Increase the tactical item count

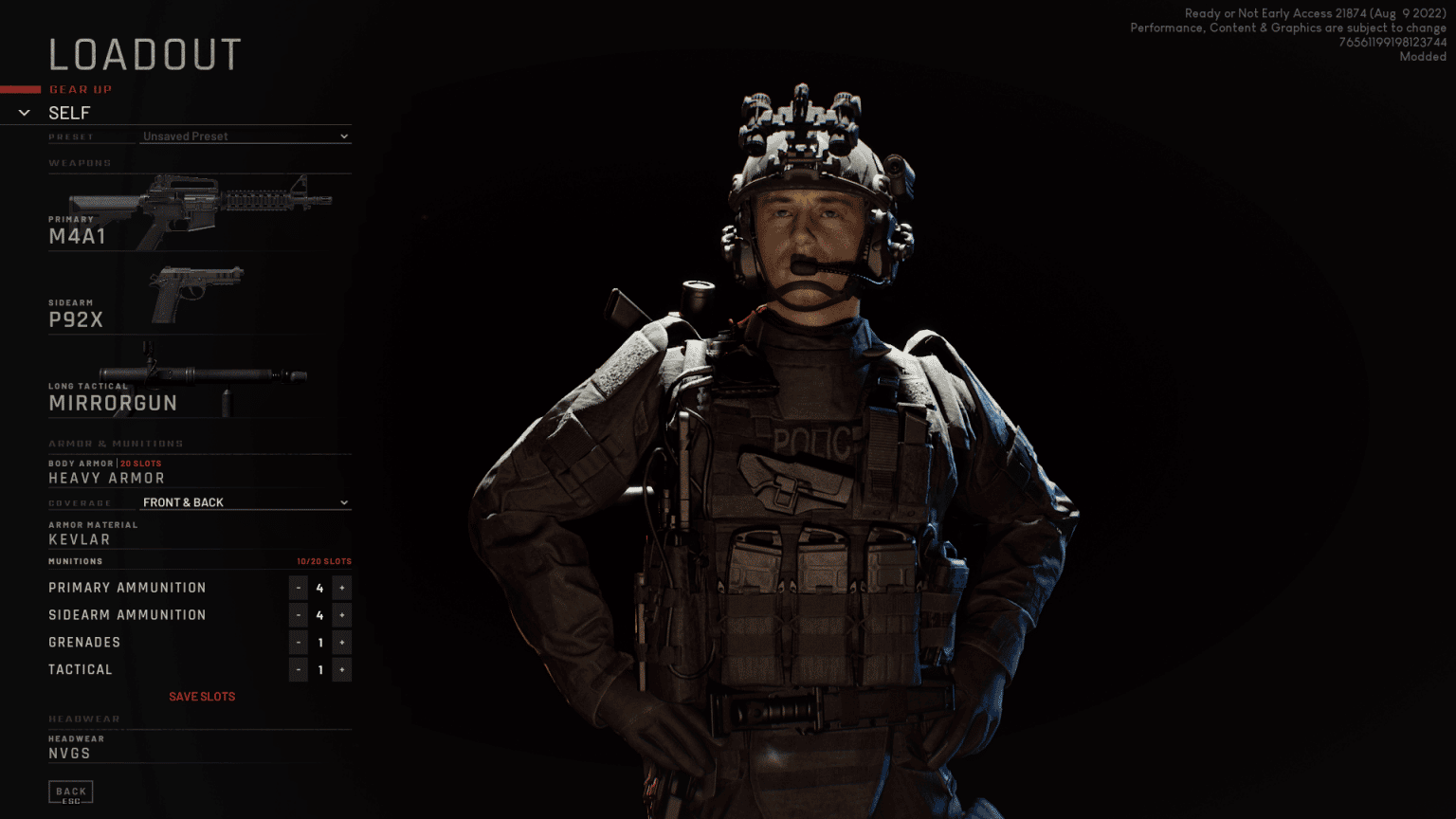(x=341, y=669)
